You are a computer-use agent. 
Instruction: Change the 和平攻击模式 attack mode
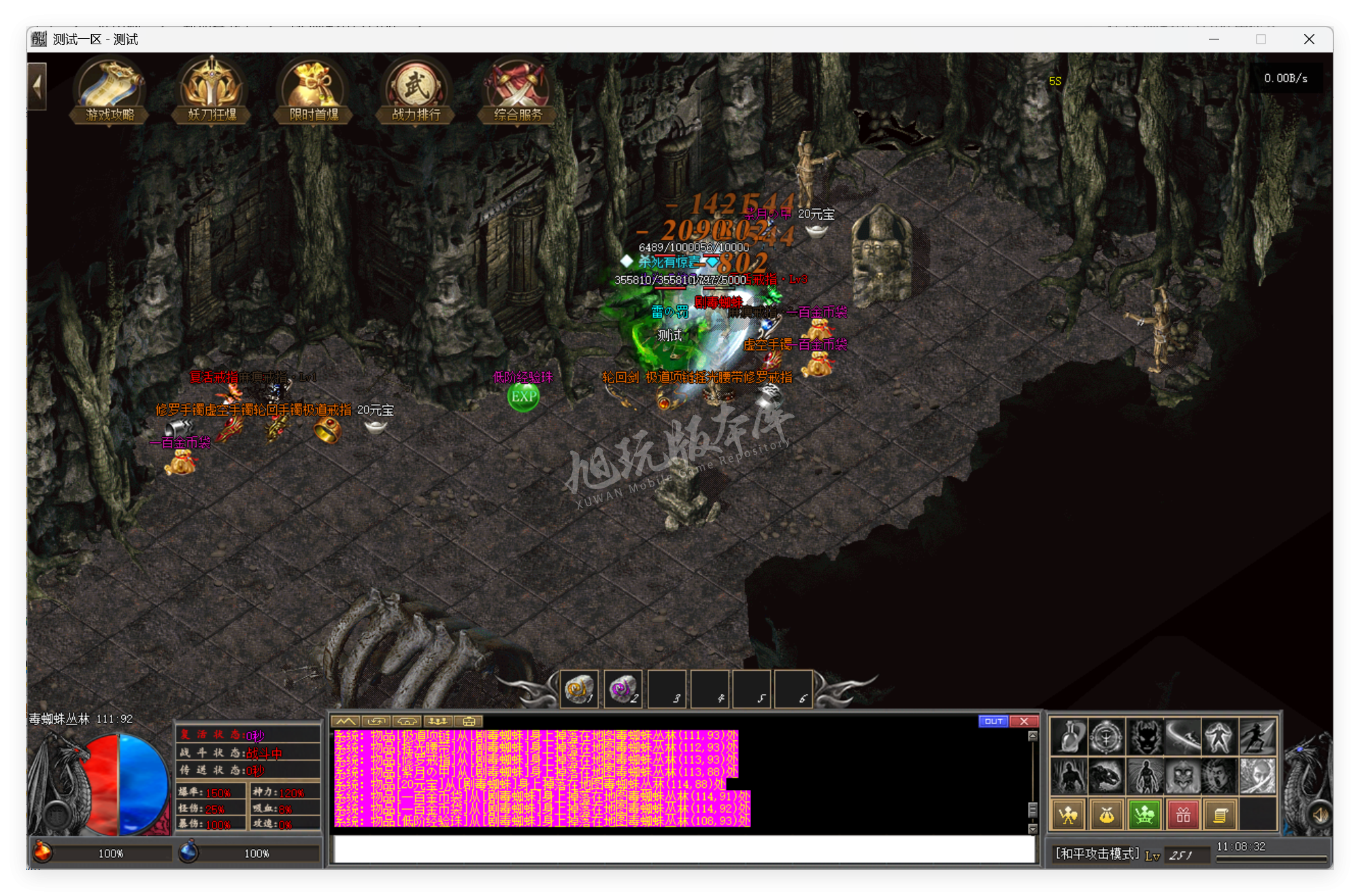coord(1097,854)
